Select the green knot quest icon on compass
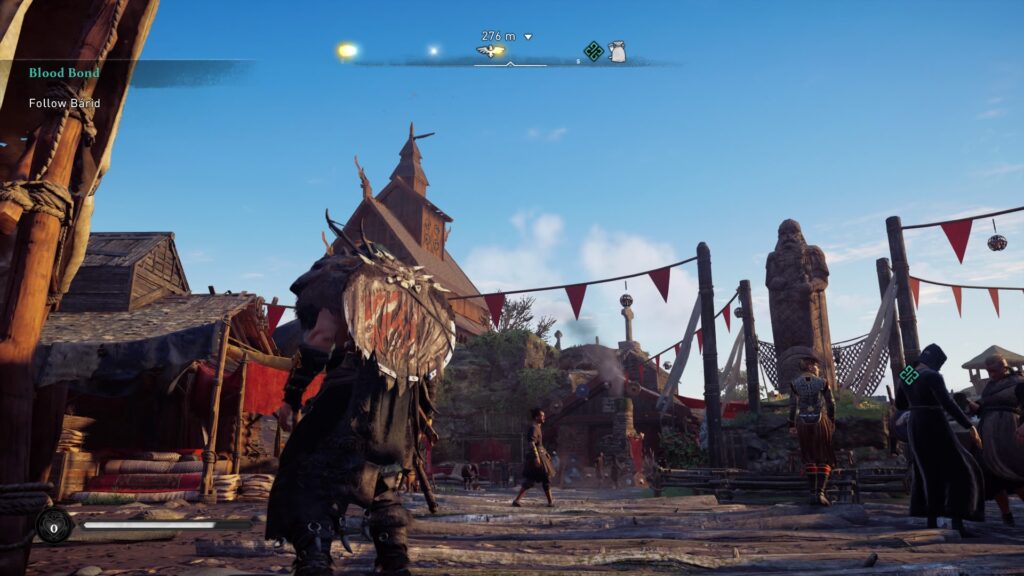1024x576 pixels. point(593,51)
